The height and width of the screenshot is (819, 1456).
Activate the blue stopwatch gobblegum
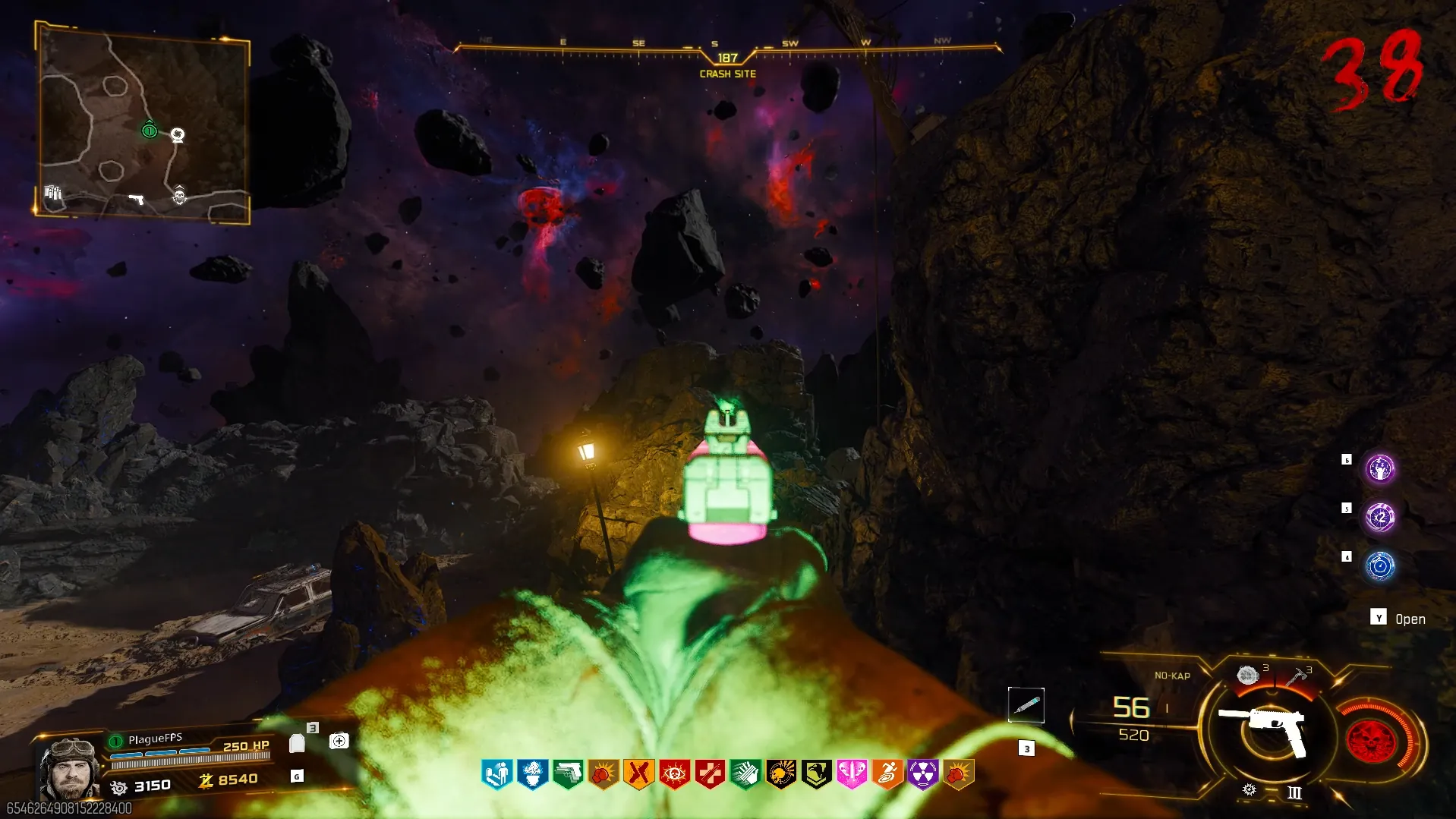coord(1380,566)
